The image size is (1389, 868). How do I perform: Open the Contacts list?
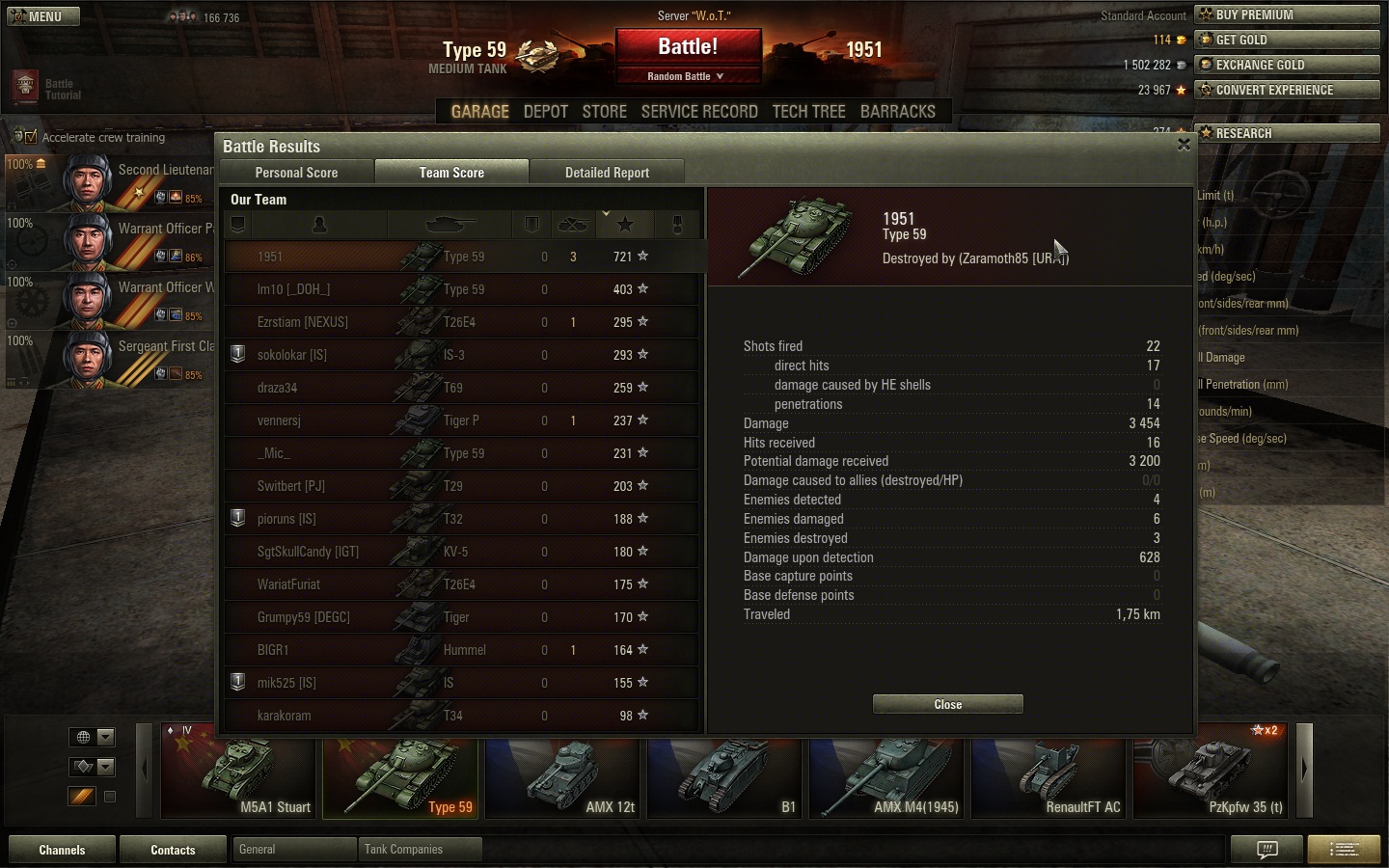173,850
